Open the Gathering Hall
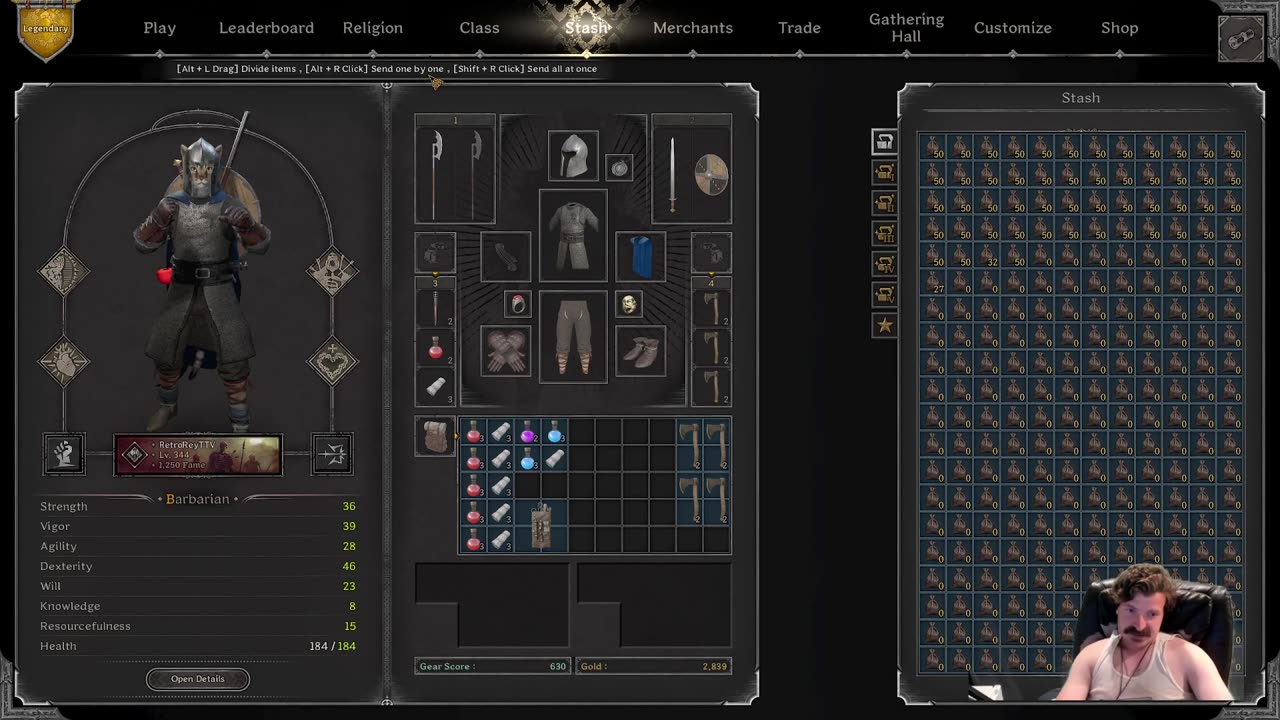 click(906, 28)
